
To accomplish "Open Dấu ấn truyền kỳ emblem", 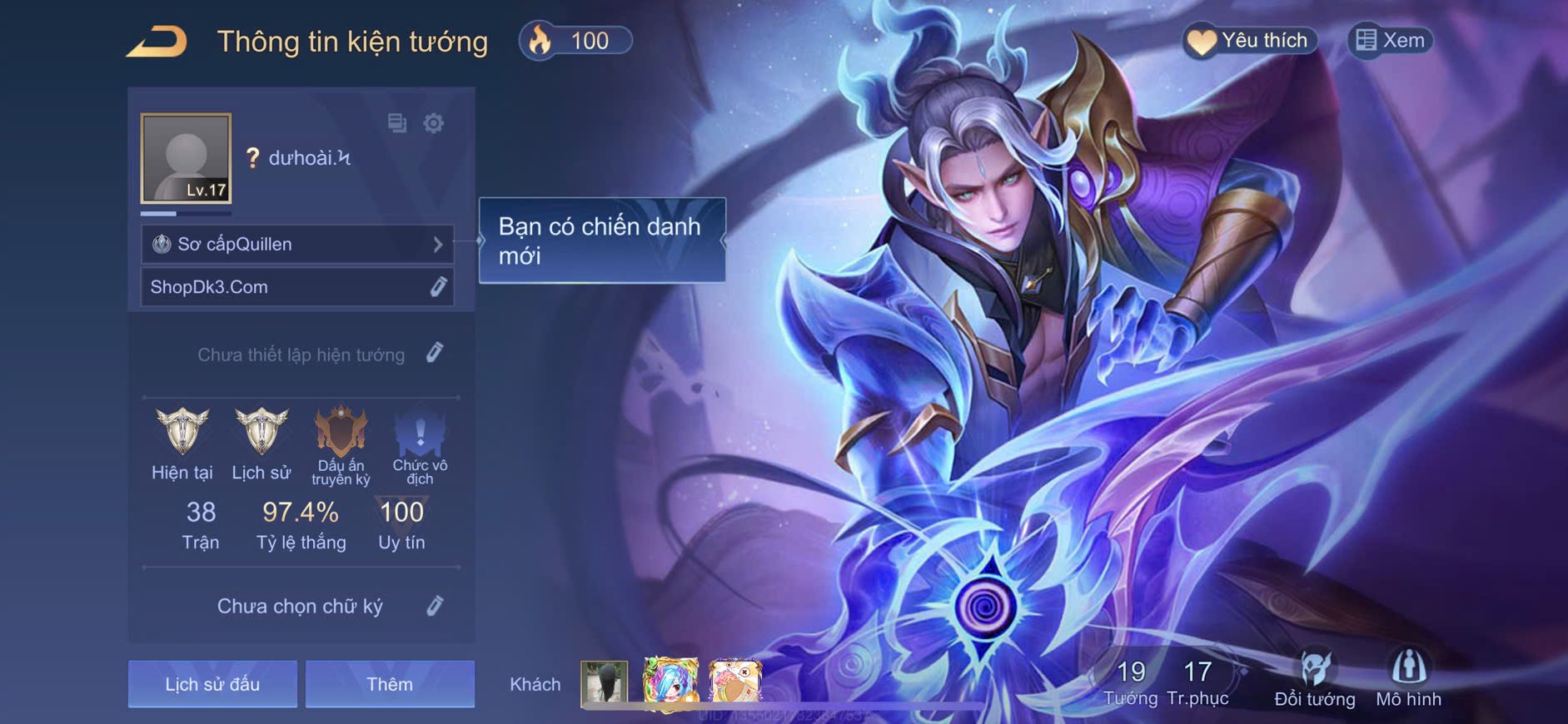I will [341, 431].
